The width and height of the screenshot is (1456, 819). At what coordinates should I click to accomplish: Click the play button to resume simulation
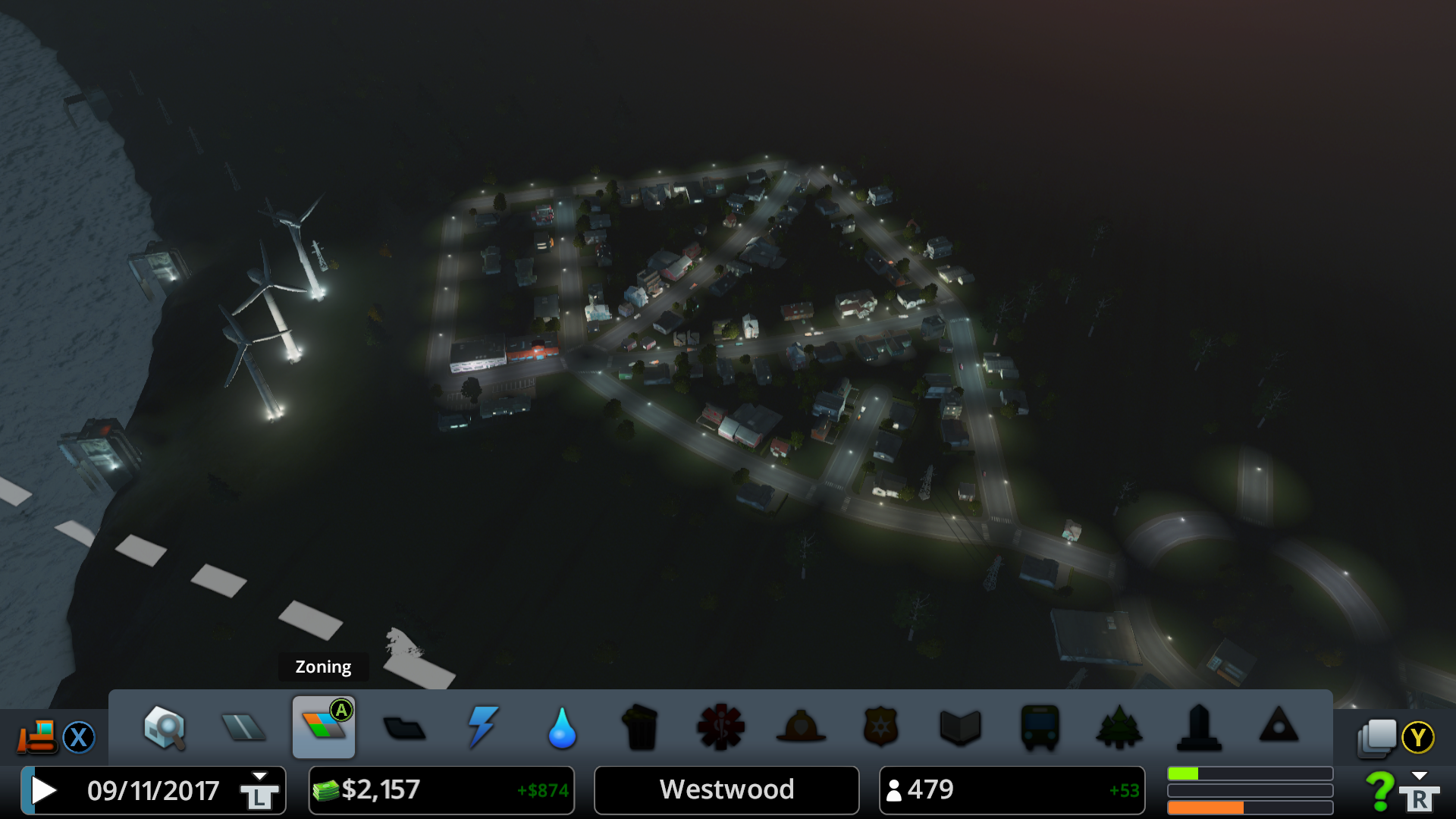pos(44,790)
